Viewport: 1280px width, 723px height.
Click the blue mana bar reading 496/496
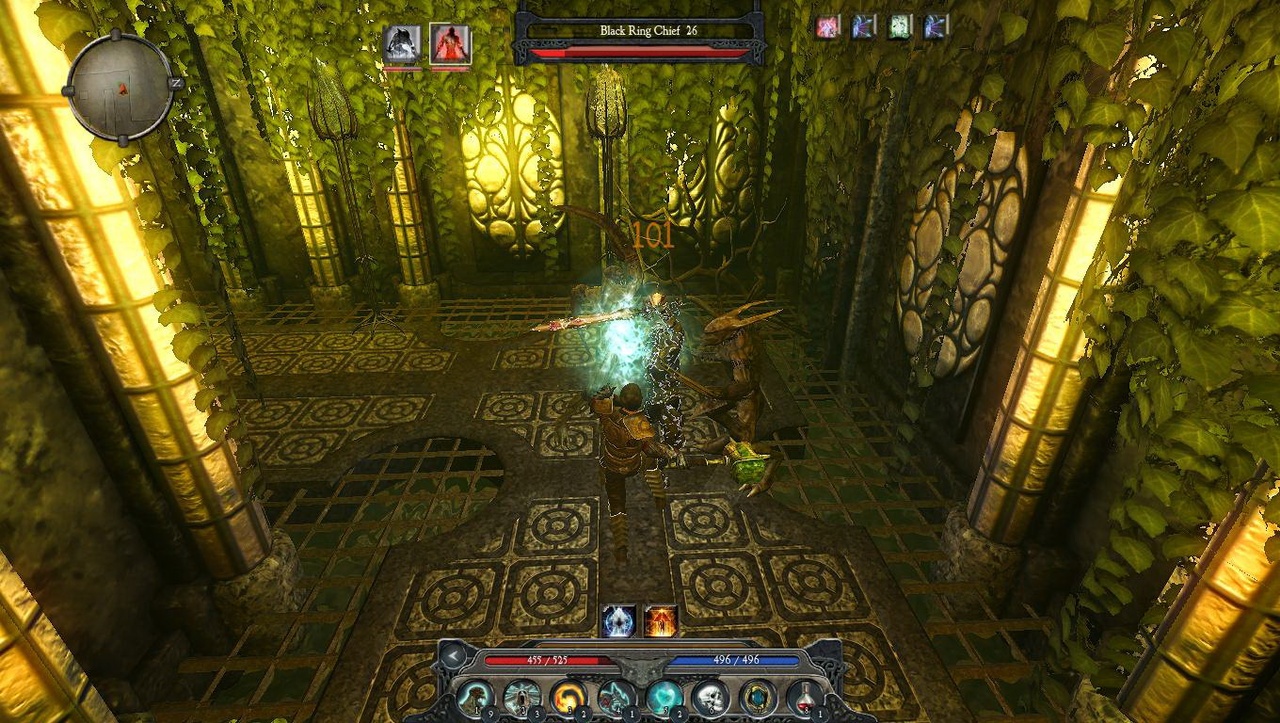point(731,658)
